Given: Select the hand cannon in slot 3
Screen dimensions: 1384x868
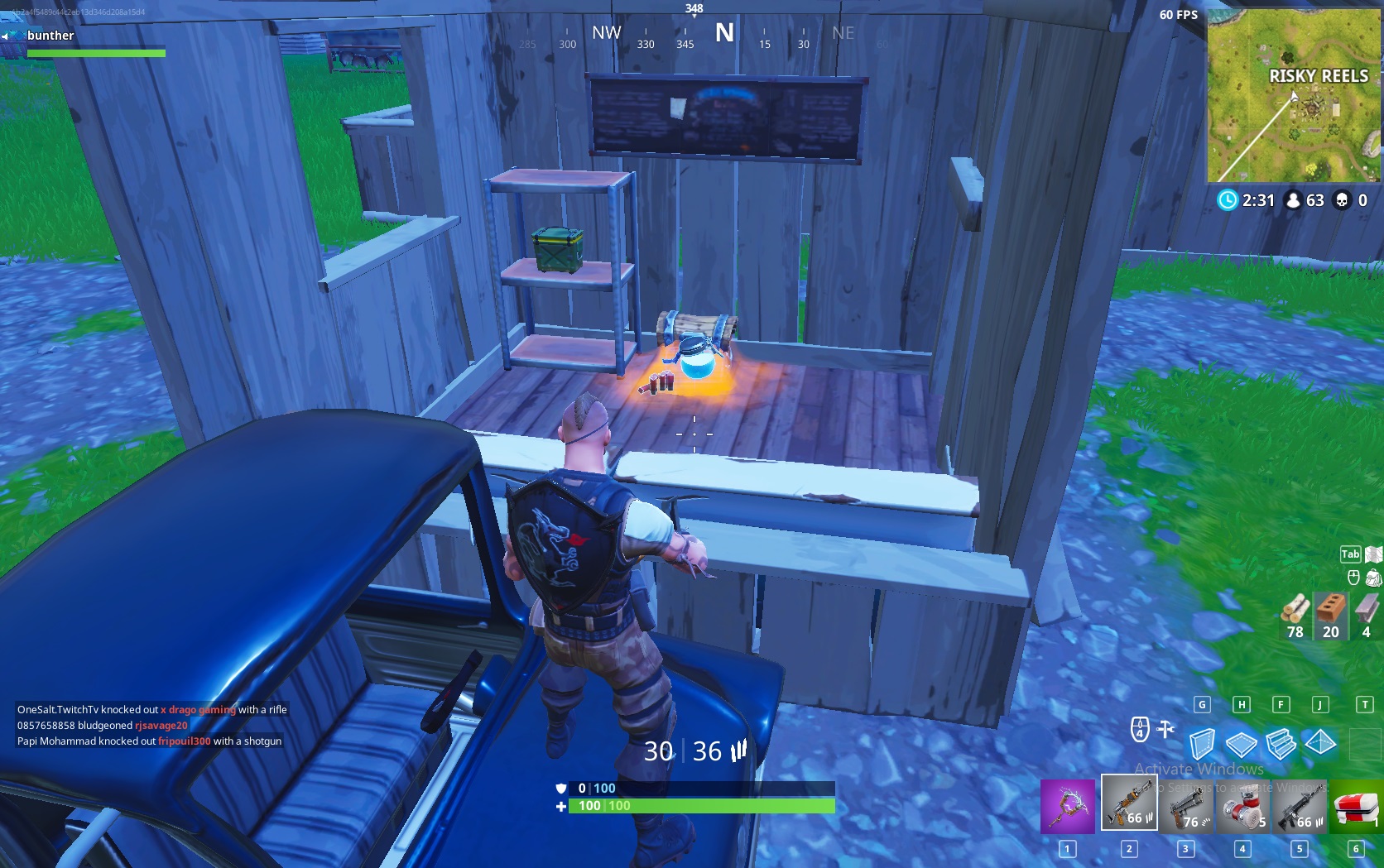Looking at the screenshot, I should pyautogui.click(x=1185, y=807).
